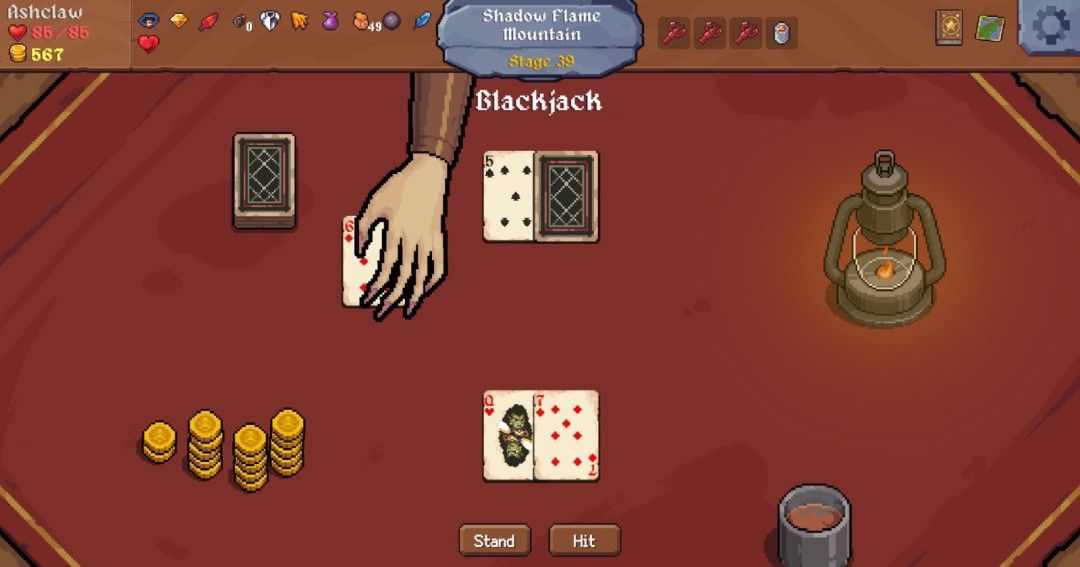1080x567 pixels.
Task: Hit to draw another card
Action: [x=584, y=541]
